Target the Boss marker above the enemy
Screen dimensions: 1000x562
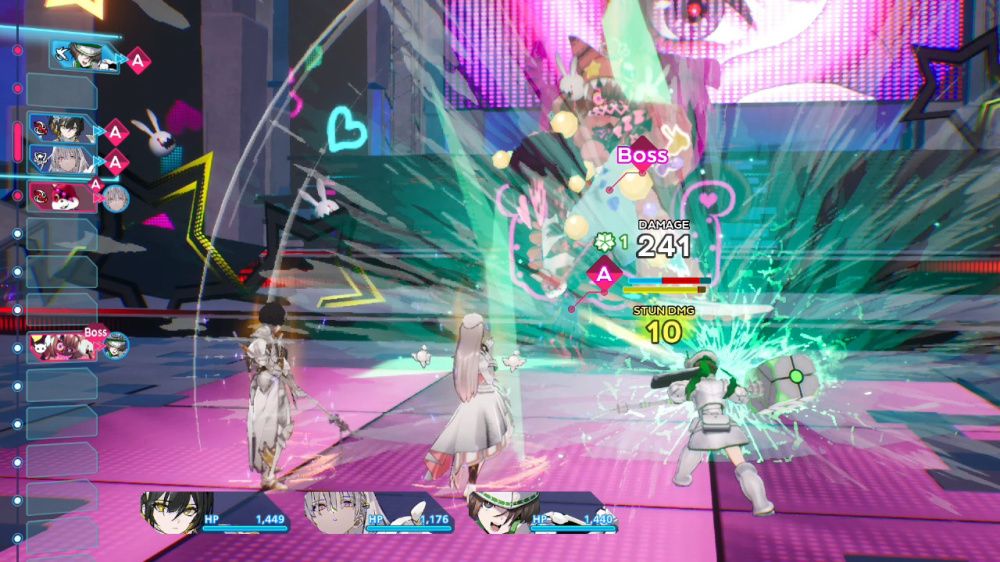tap(641, 155)
